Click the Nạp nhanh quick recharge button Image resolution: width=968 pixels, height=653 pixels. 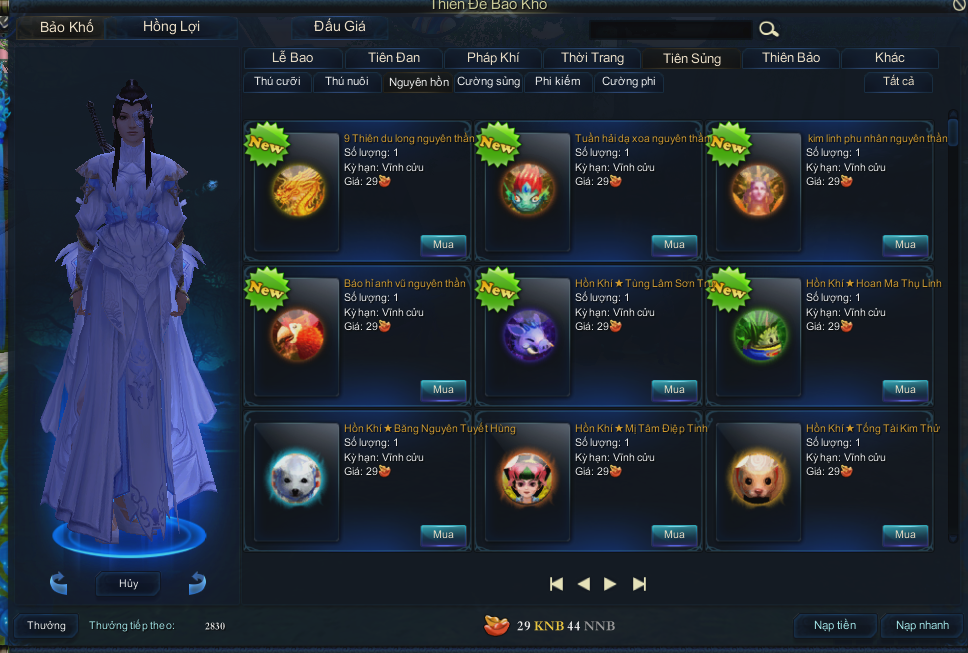pos(922,626)
